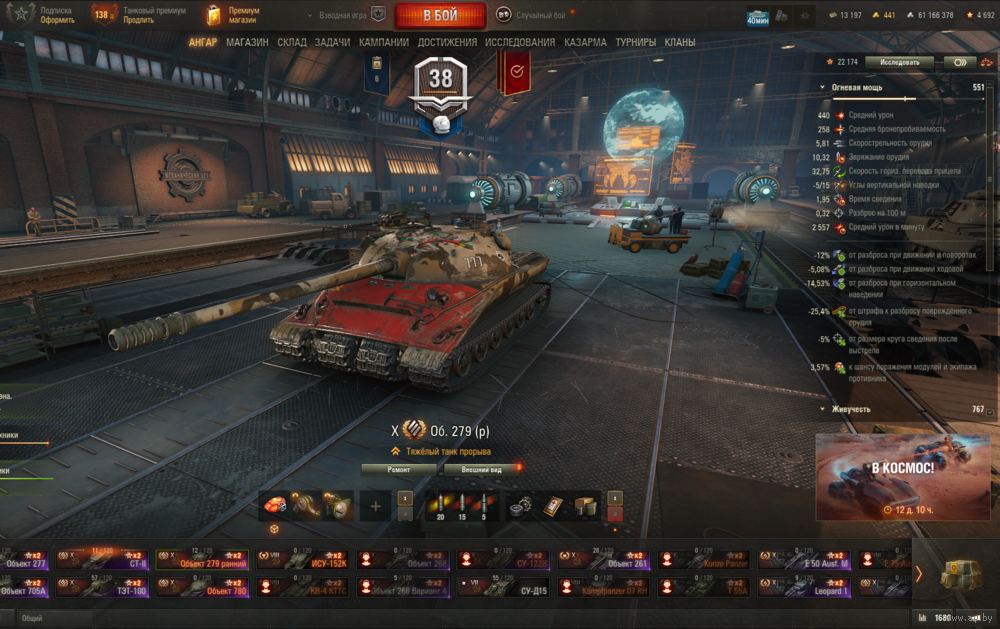The width and height of the screenshot is (1000, 629).
Task: Open the КЛАНЫ tab
Action: (x=680, y=42)
